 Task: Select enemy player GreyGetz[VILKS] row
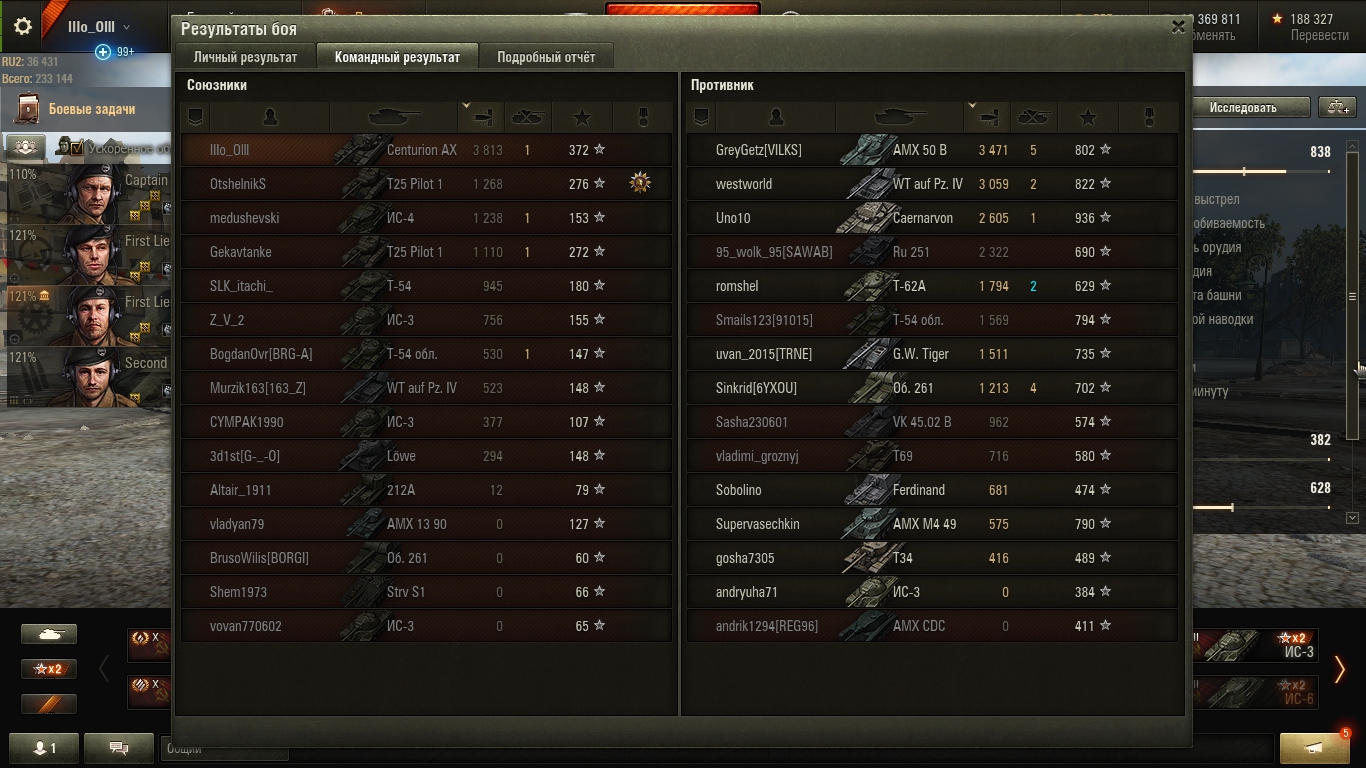pos(932,150)
